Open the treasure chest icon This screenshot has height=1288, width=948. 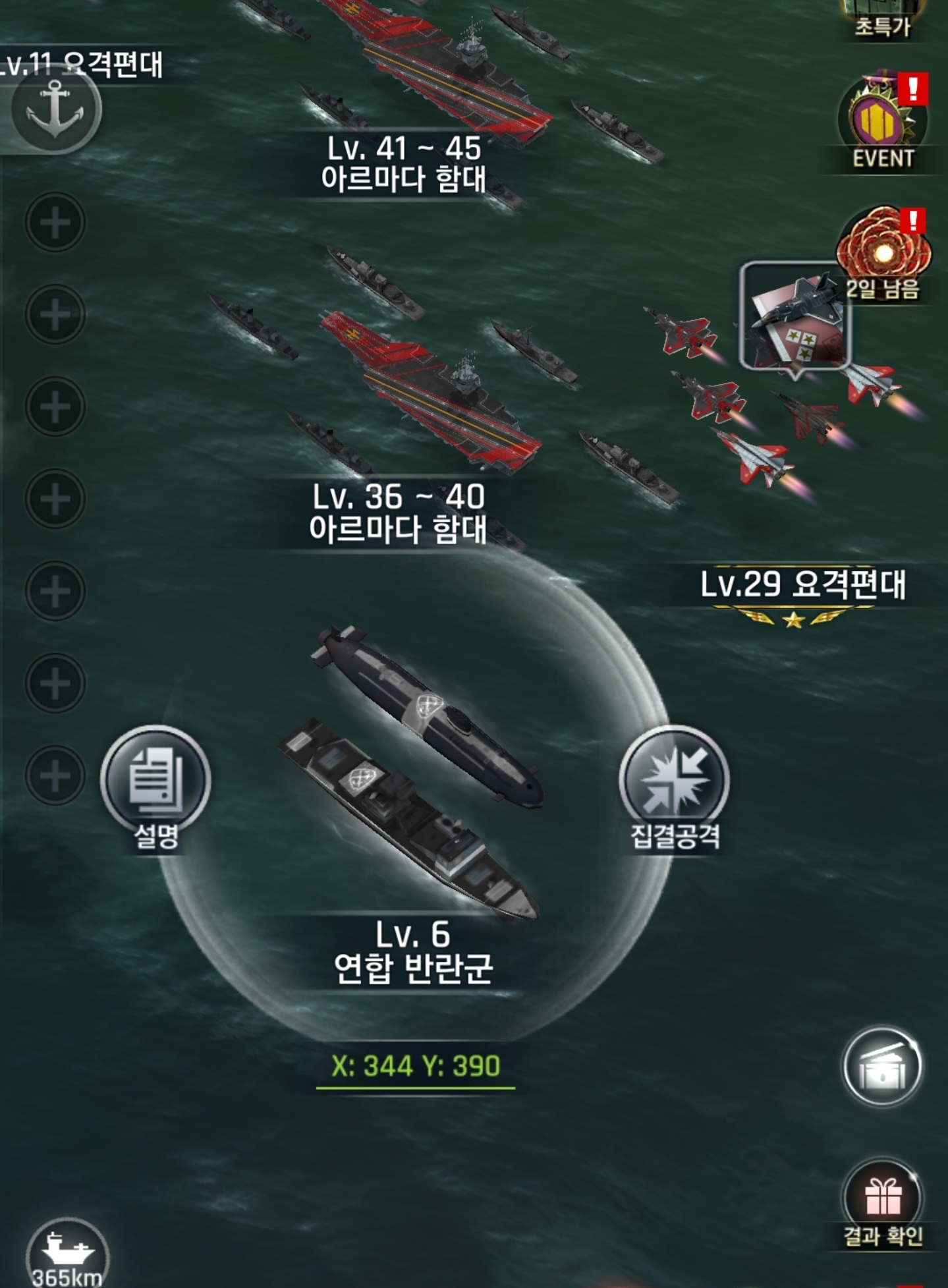(x=883, y=1067)
